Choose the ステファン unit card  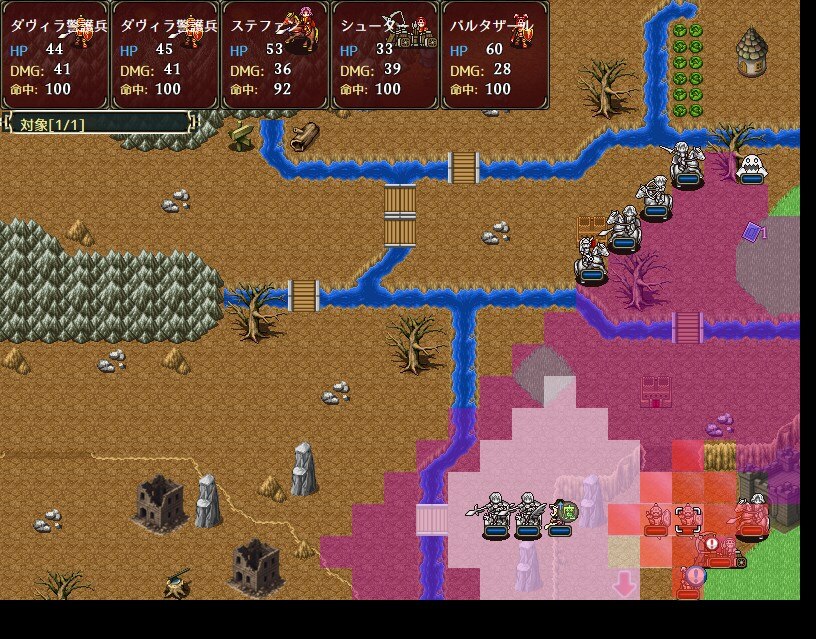[275, 55]
